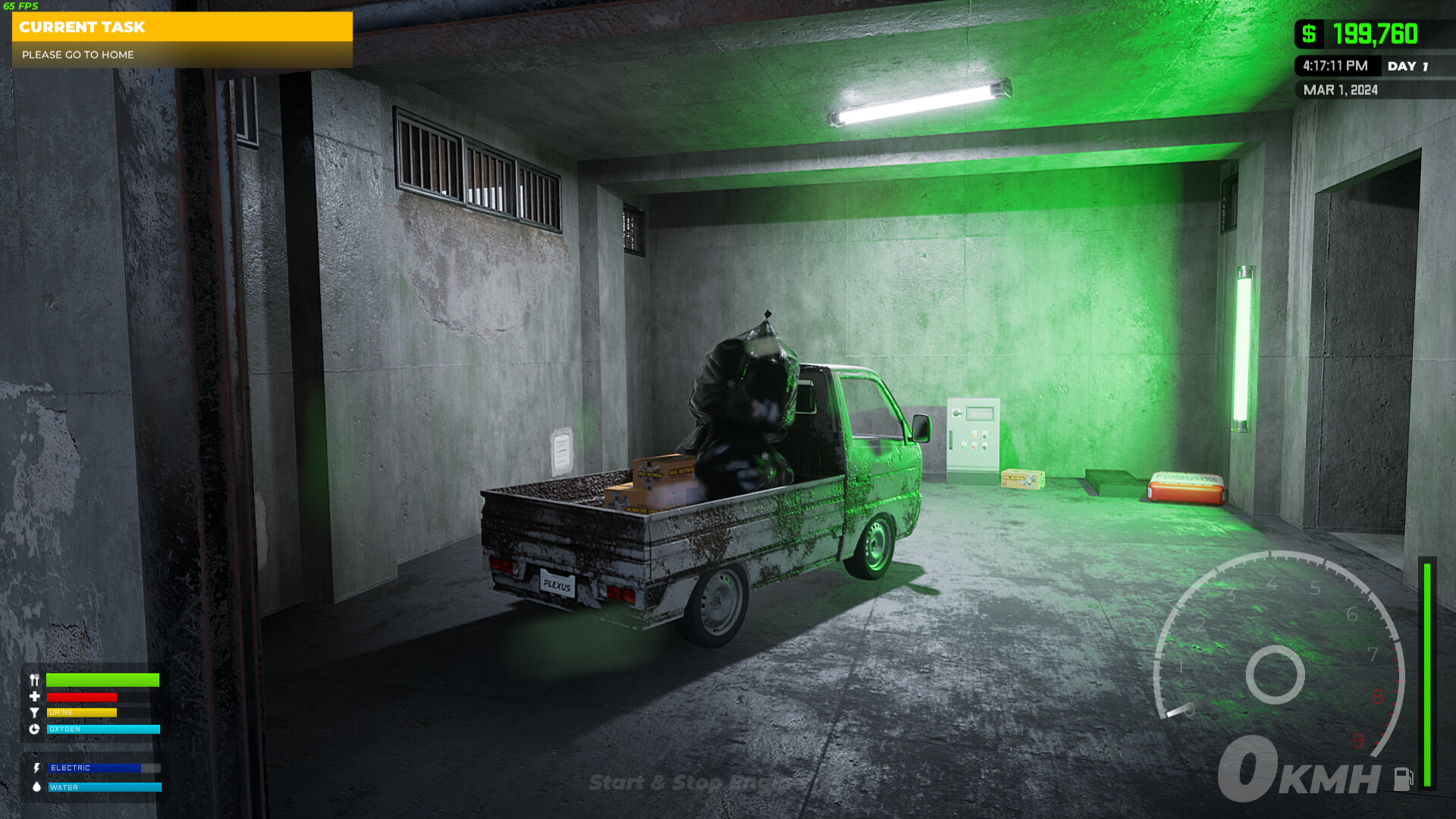
Task: Click the speedometer gauge dial
Action: [x=1276, y=671]
